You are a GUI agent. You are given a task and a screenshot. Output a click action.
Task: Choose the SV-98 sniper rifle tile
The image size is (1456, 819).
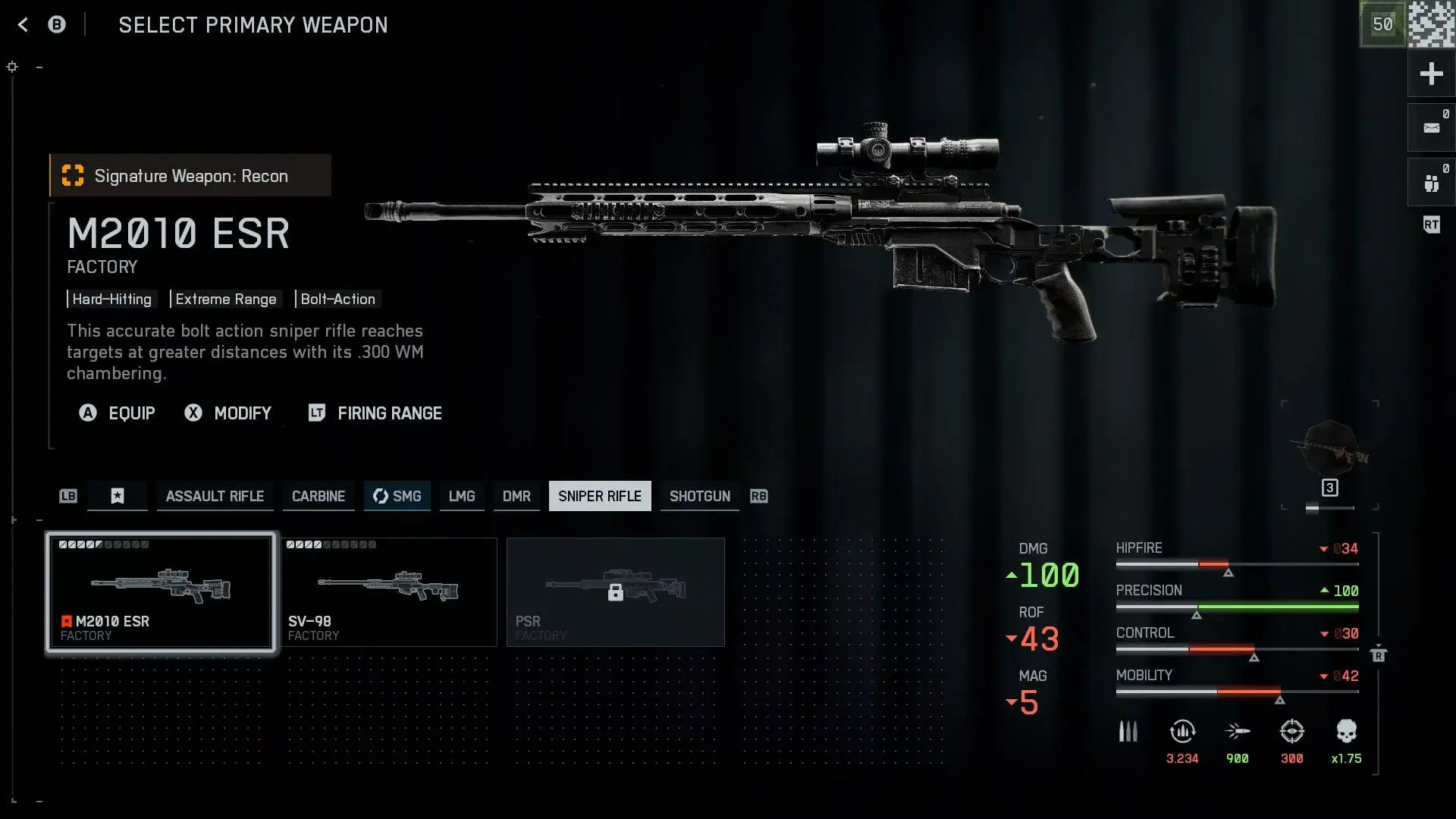click(388, 592)
